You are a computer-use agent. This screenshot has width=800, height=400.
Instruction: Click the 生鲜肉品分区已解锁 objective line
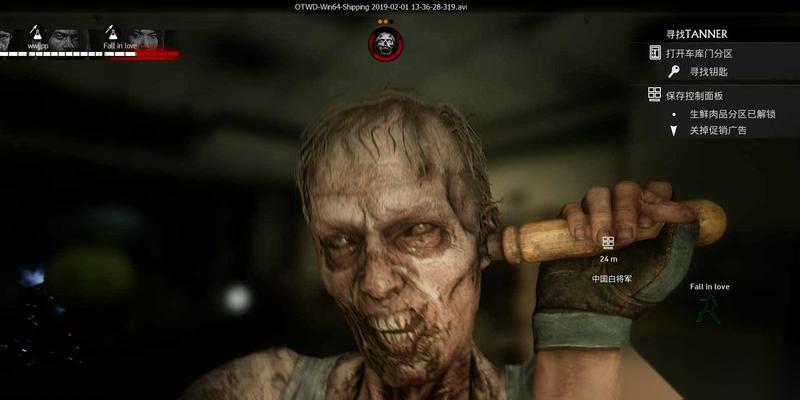731,114
